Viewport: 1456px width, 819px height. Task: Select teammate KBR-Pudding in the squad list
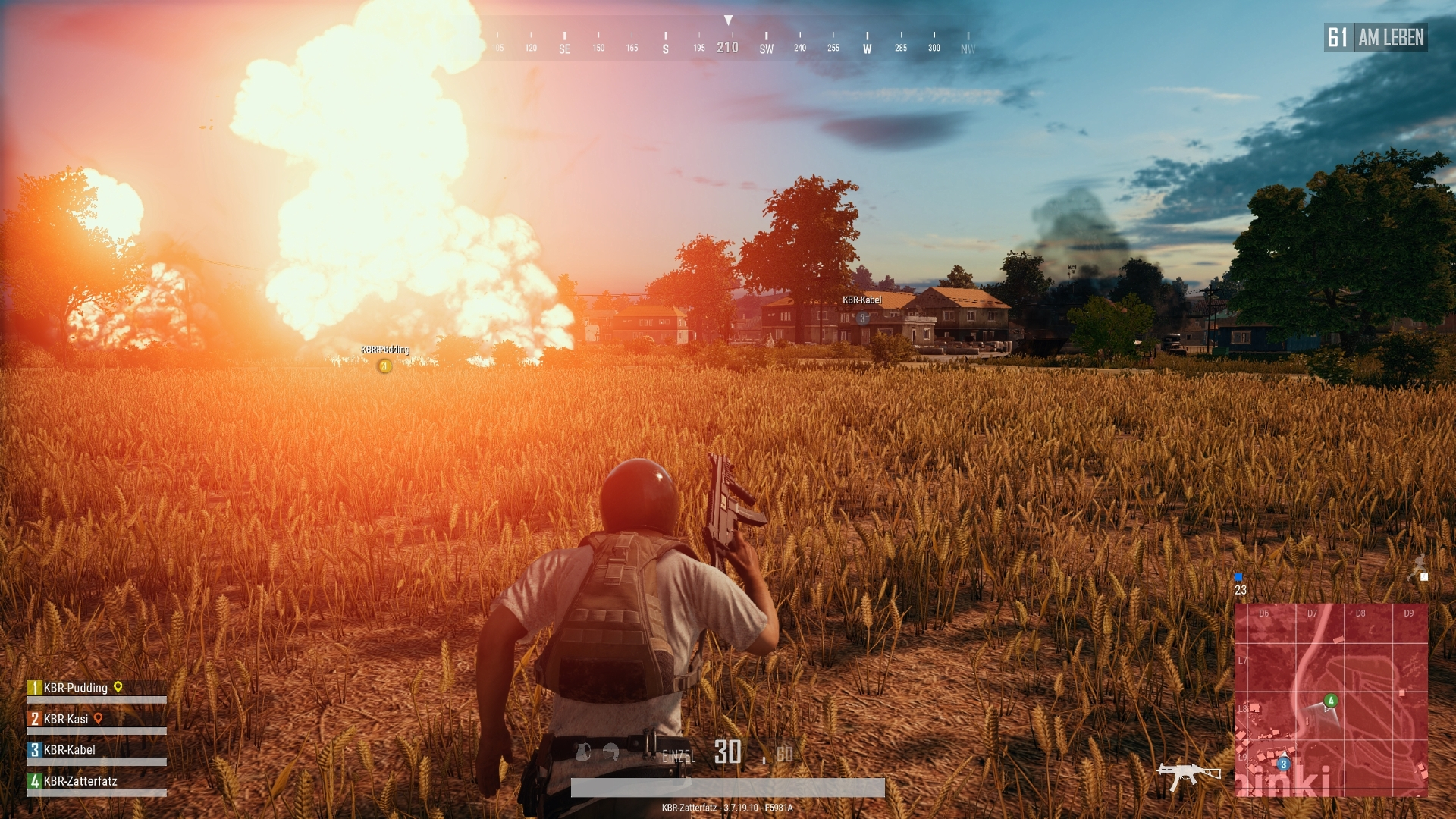click(76, 688)
